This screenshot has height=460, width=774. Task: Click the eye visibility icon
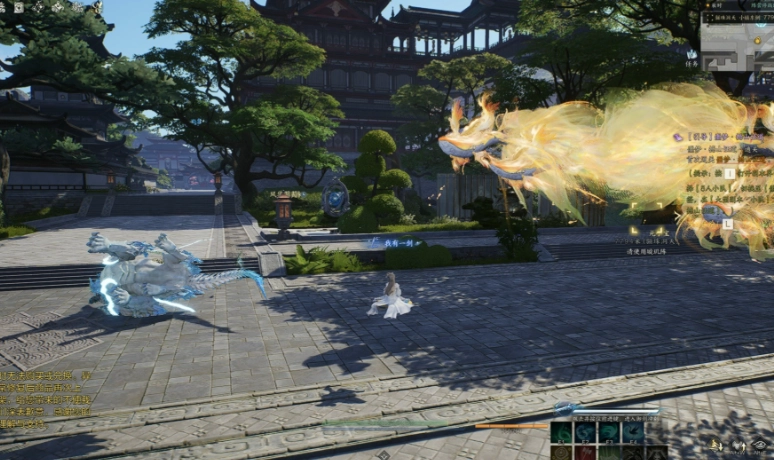tap(761, 445)
